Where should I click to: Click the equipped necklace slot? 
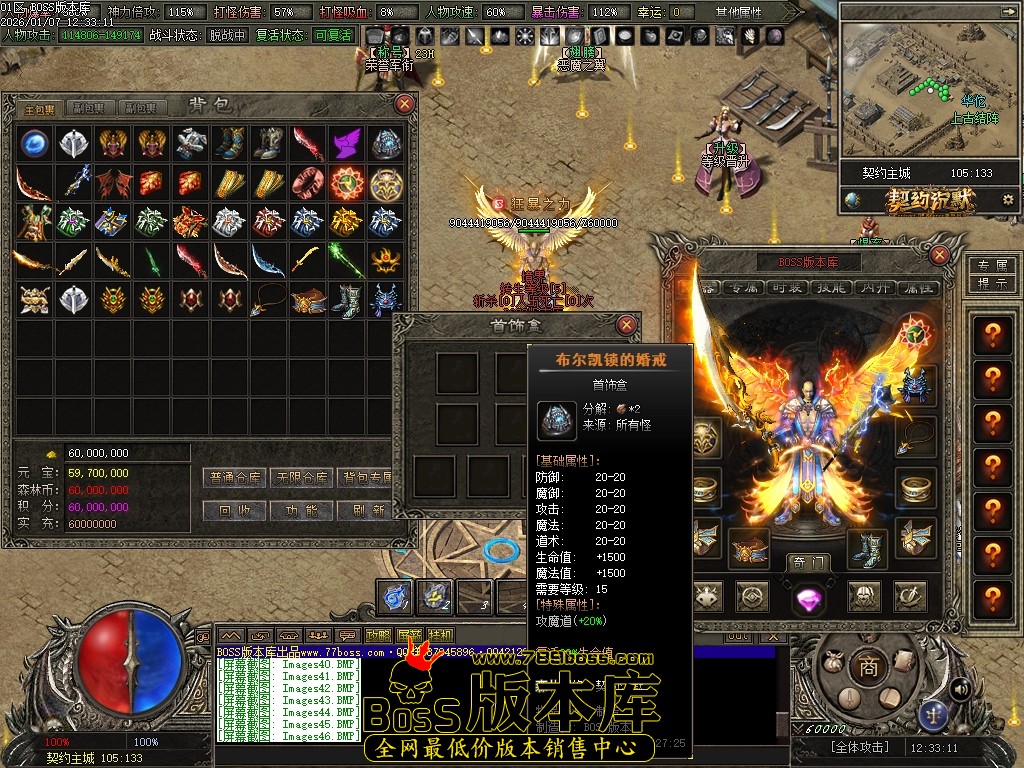[915, 437]
